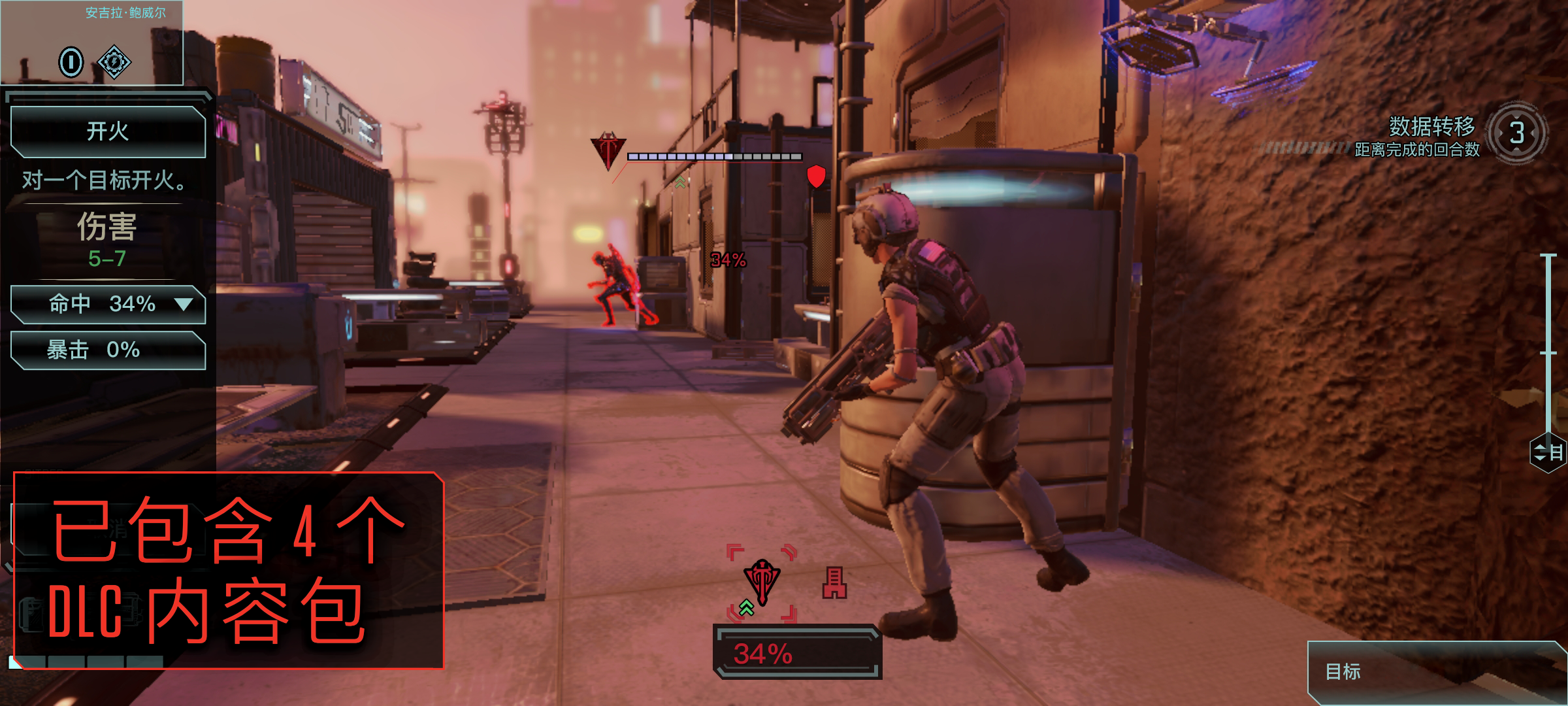Select the circular Overwatch ability icon top left

click(x=71, y=62)
